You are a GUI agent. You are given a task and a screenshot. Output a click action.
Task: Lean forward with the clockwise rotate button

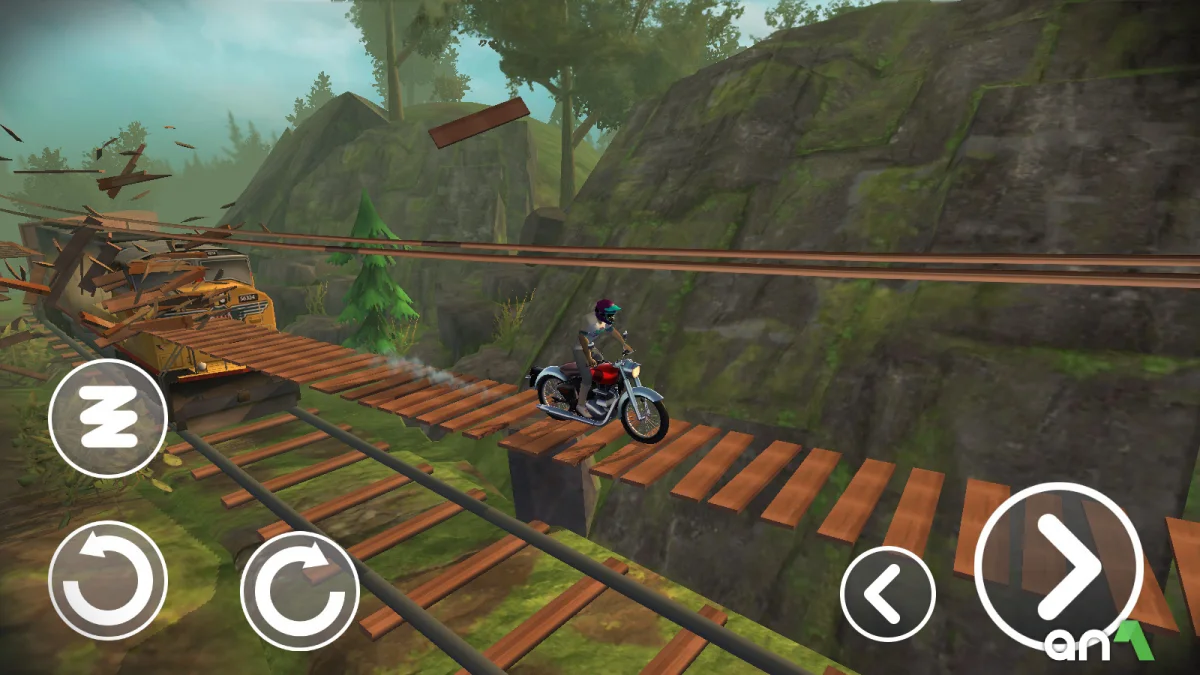[x=300, y=591]
